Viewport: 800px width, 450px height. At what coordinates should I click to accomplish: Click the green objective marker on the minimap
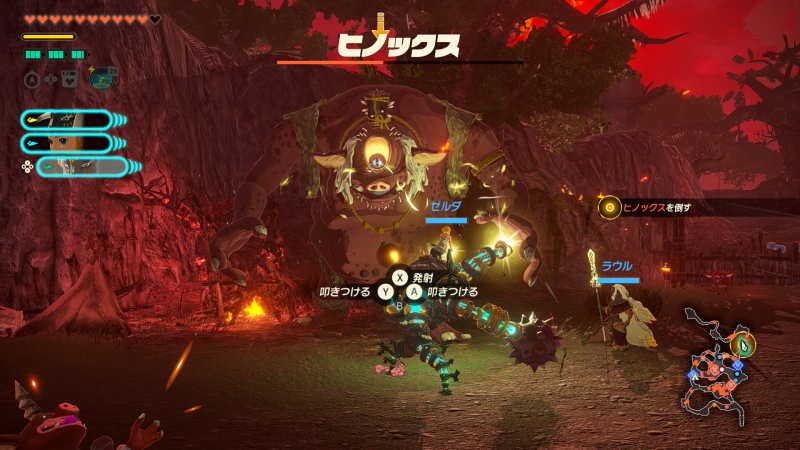pyautogui.click(x=744, y=343)
